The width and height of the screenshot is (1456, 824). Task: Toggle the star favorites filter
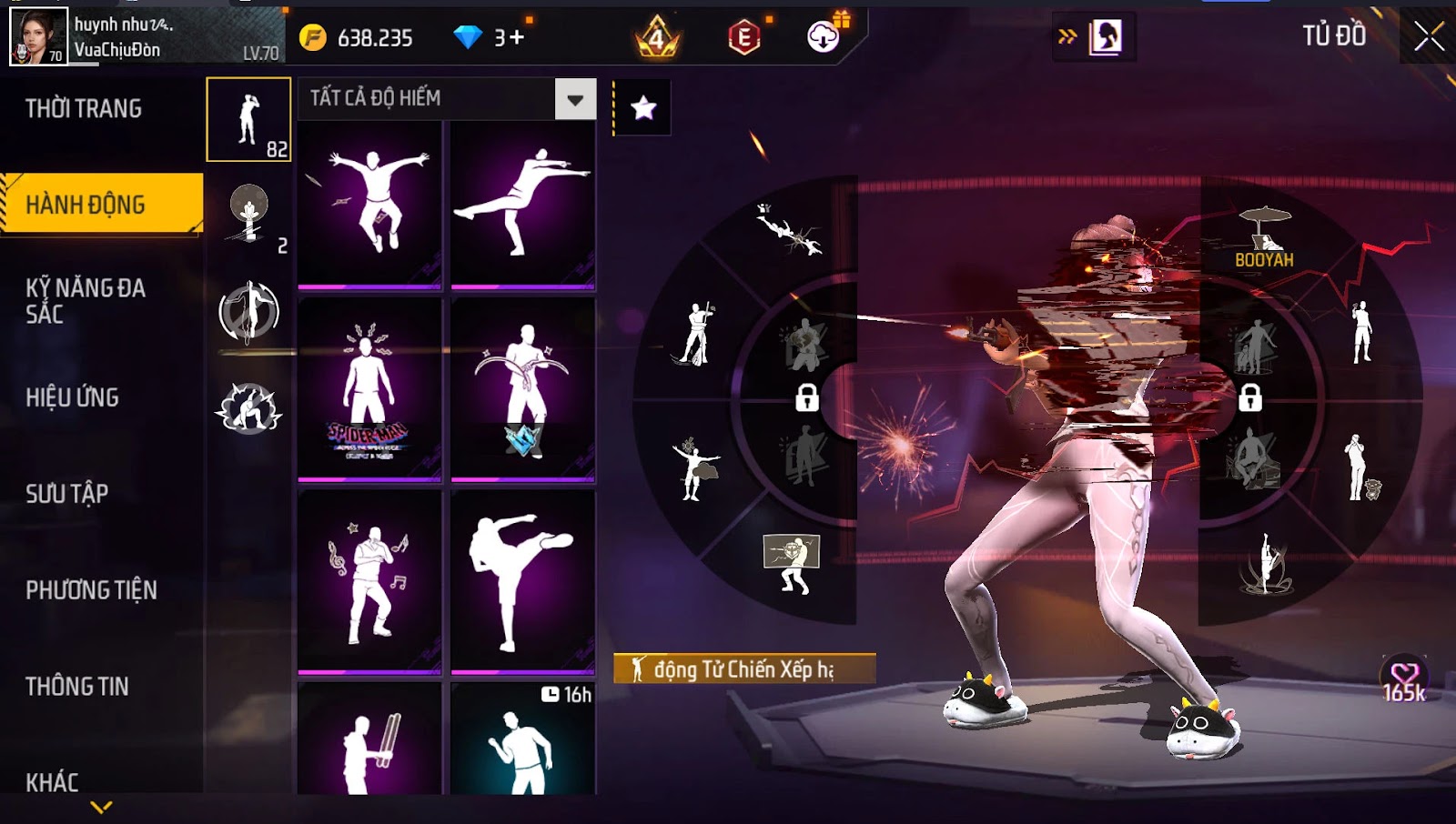pos(643,108)
